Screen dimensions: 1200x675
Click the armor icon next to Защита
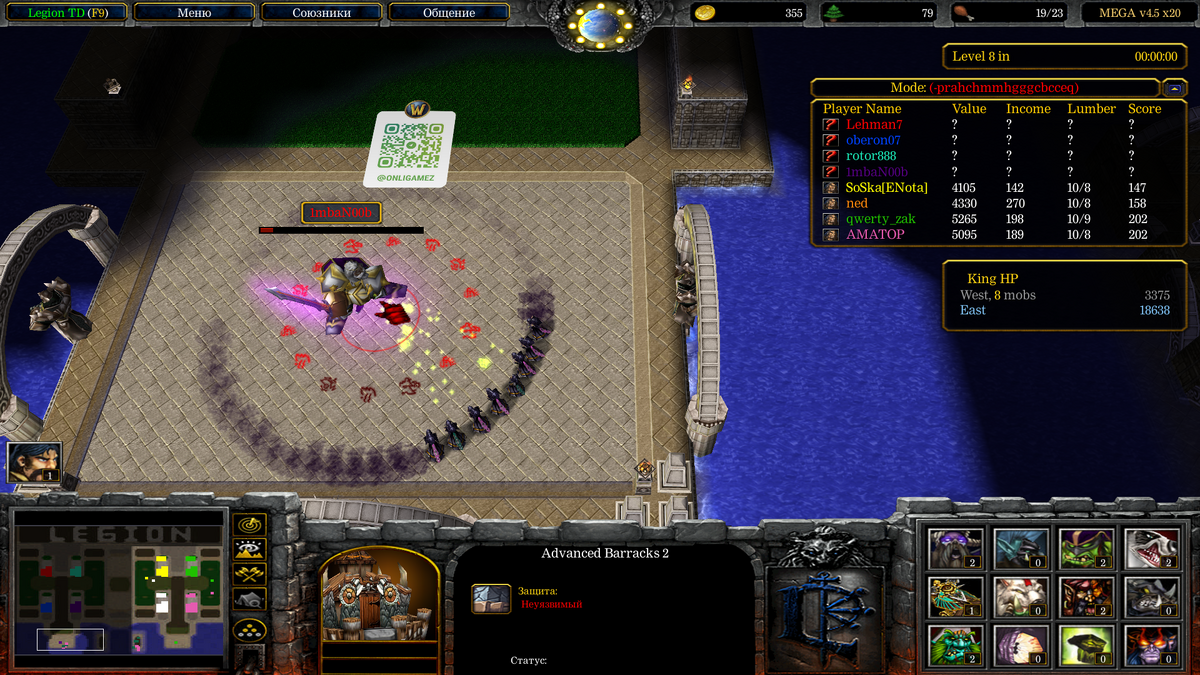pos(491,598)
